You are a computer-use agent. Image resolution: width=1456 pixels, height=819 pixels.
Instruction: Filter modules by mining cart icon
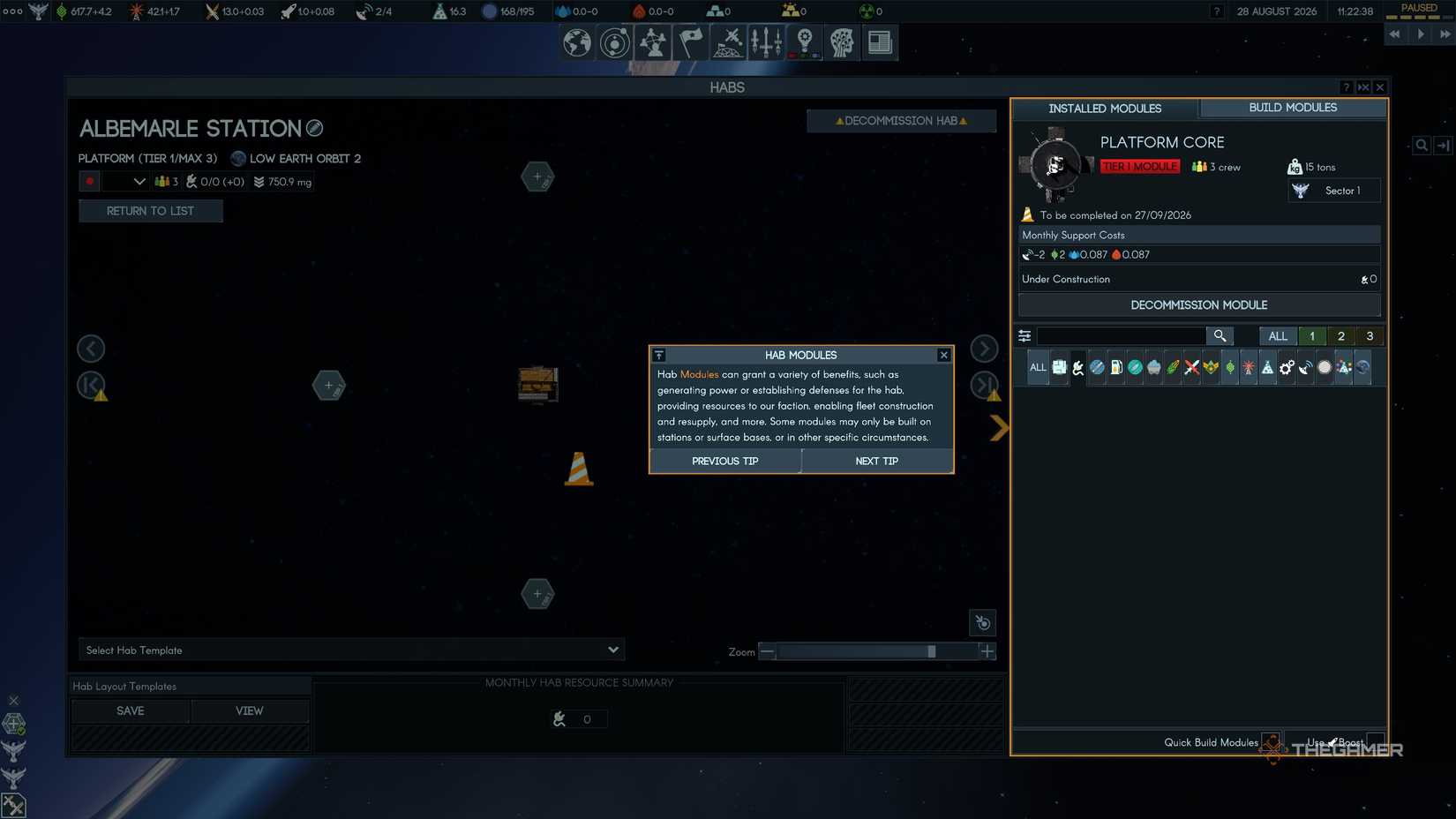pos(1154,368)
